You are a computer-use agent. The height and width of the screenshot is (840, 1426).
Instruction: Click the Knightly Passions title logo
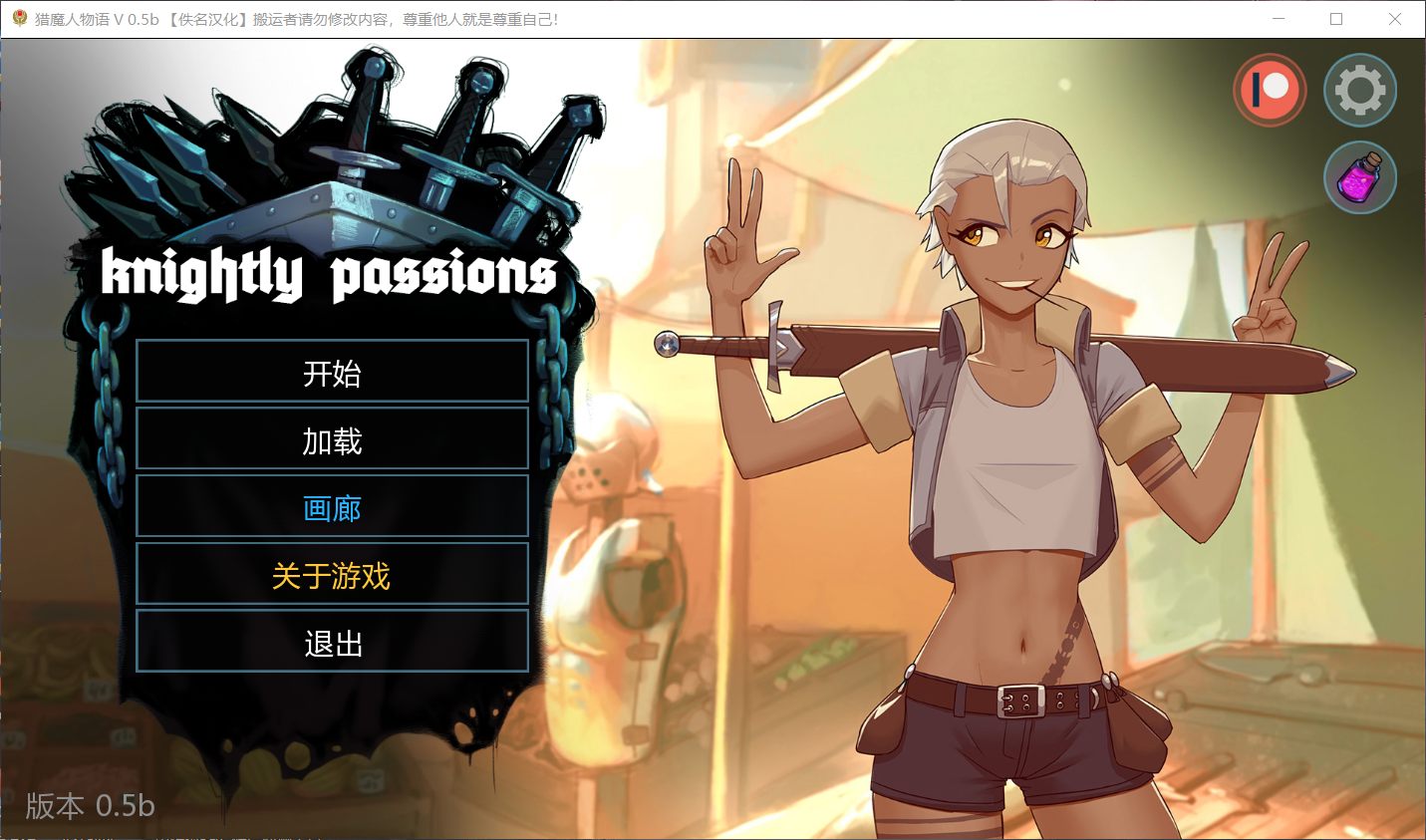[329, 276]
